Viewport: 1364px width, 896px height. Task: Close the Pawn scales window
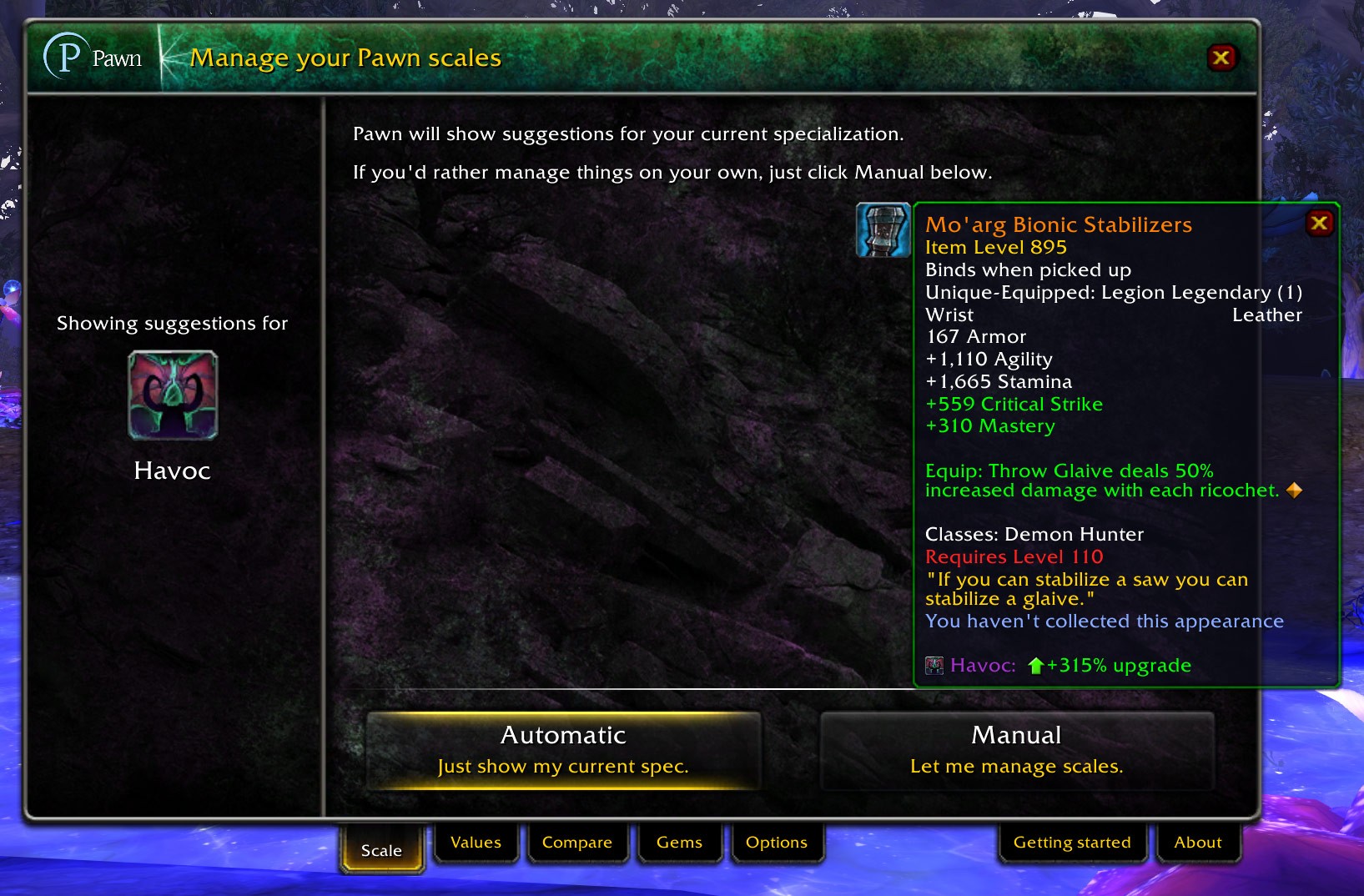1221,58
